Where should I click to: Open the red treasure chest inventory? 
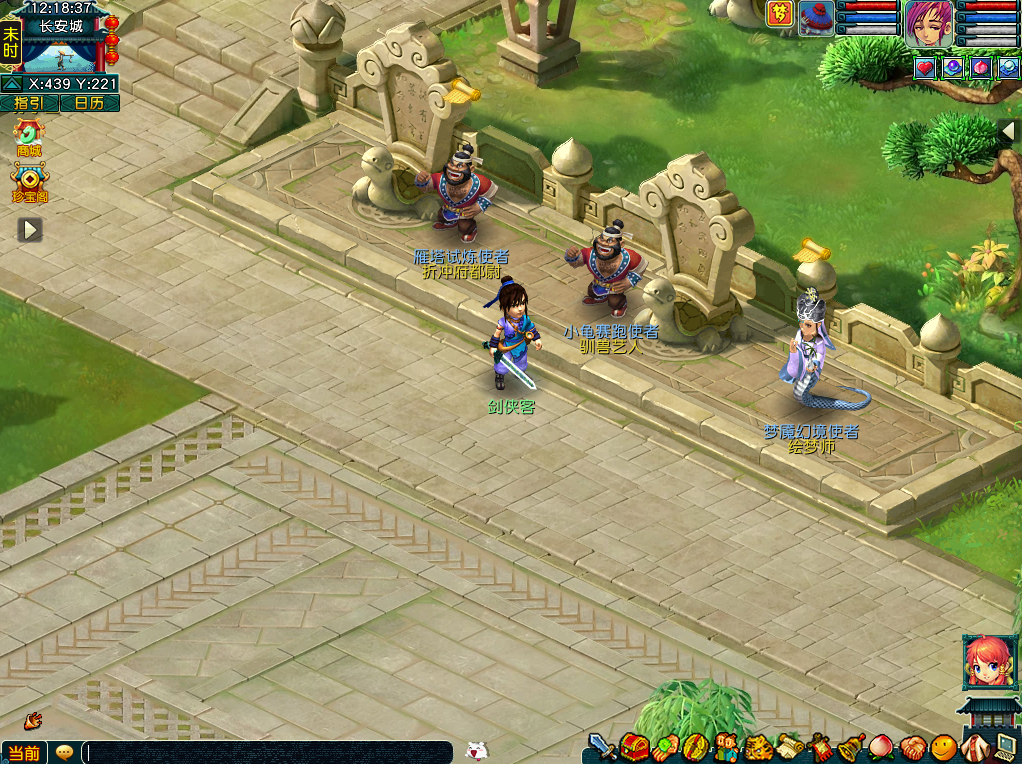click(x=634, y=746)
